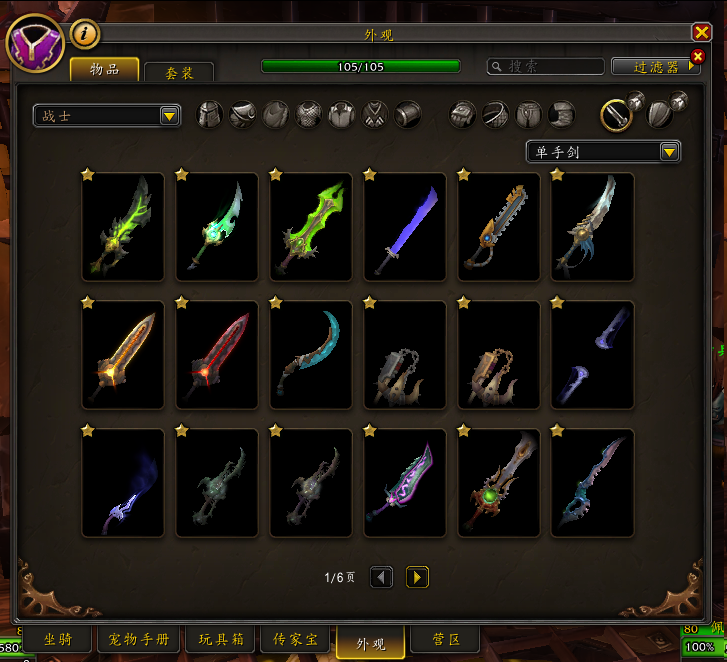This screenshot has height=662, width=727.
Task: Go to the previous appearance page
Action: click(x=381, y=577)
